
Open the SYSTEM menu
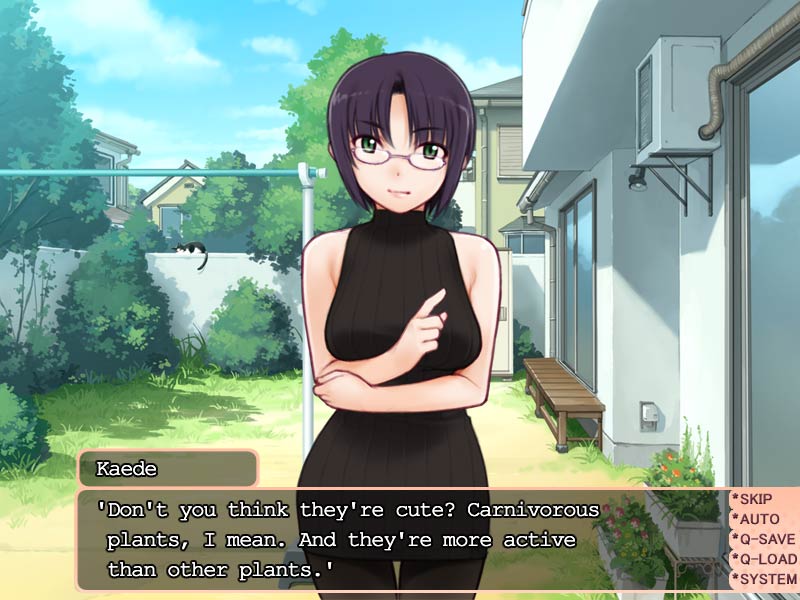(766, 579)
